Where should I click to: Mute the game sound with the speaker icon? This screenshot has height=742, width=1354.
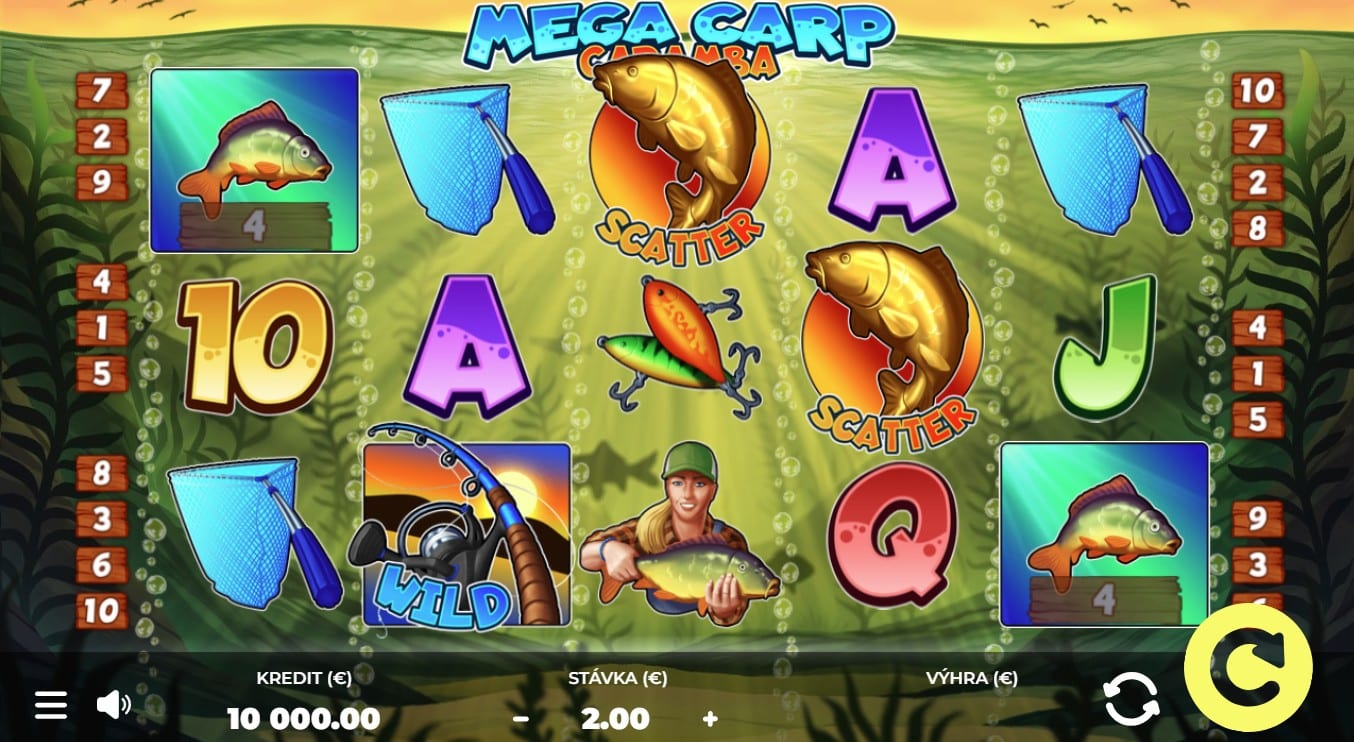[113, 704]
